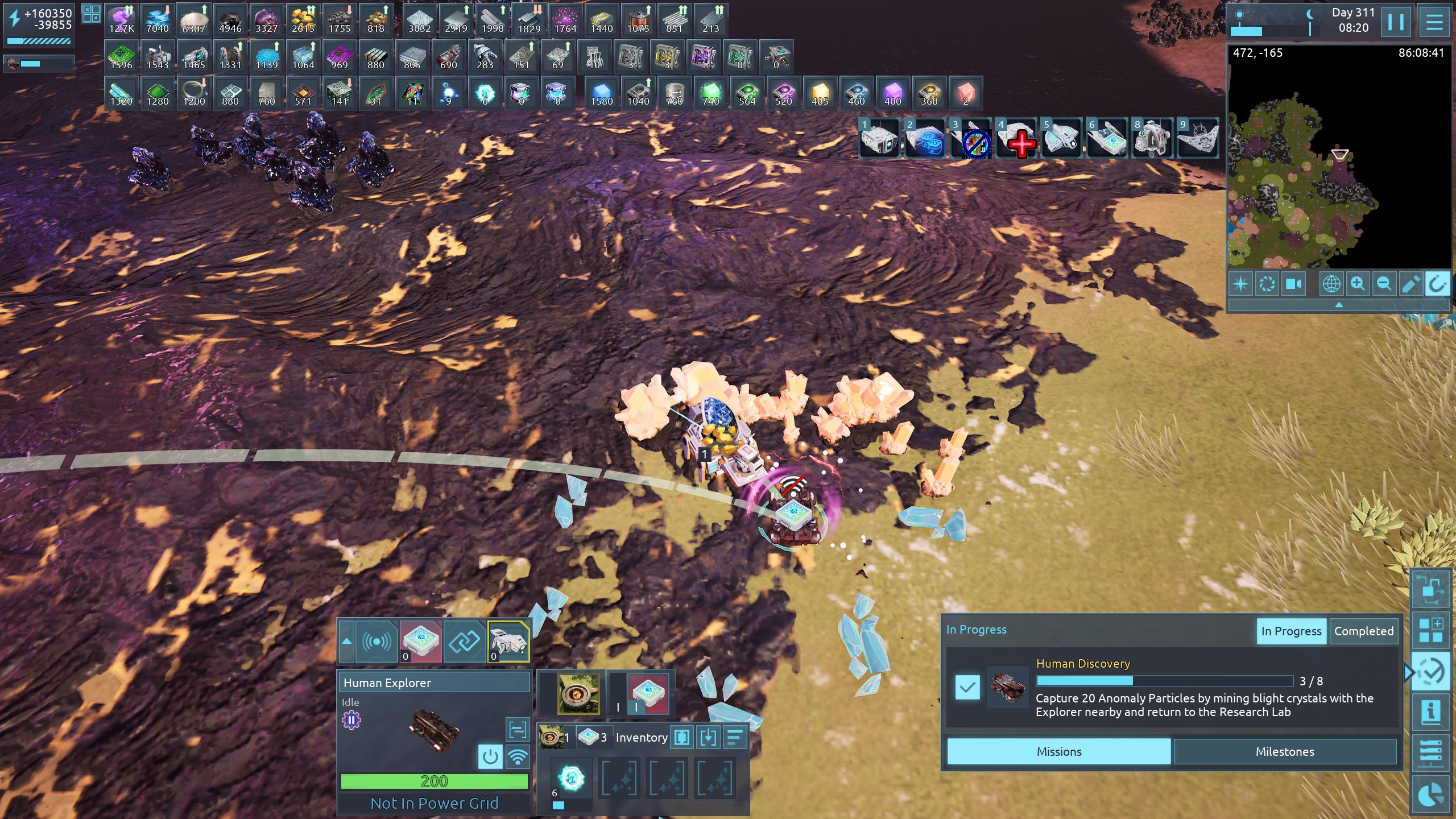Image resolution: width=1456 pixels, height=819 pixels.
Task: Pause the game simulation
Action: (x=1396, y=22)
